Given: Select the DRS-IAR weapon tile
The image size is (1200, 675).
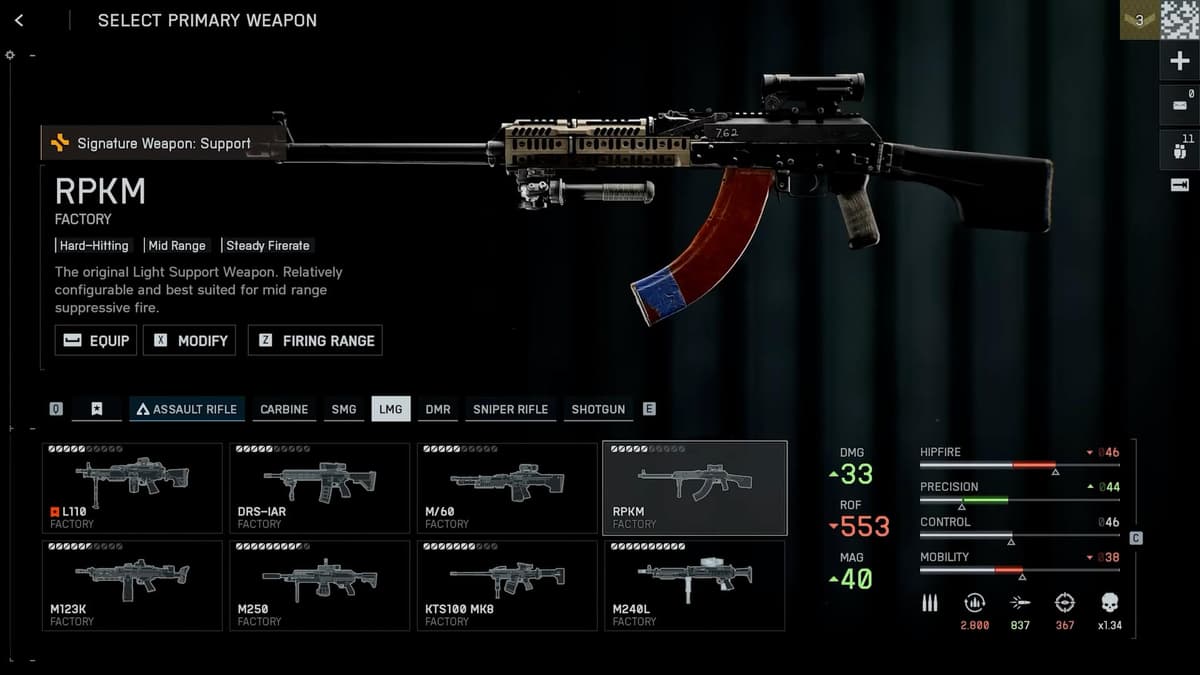Looking at the screenshot, I should (x=319, y=488).
